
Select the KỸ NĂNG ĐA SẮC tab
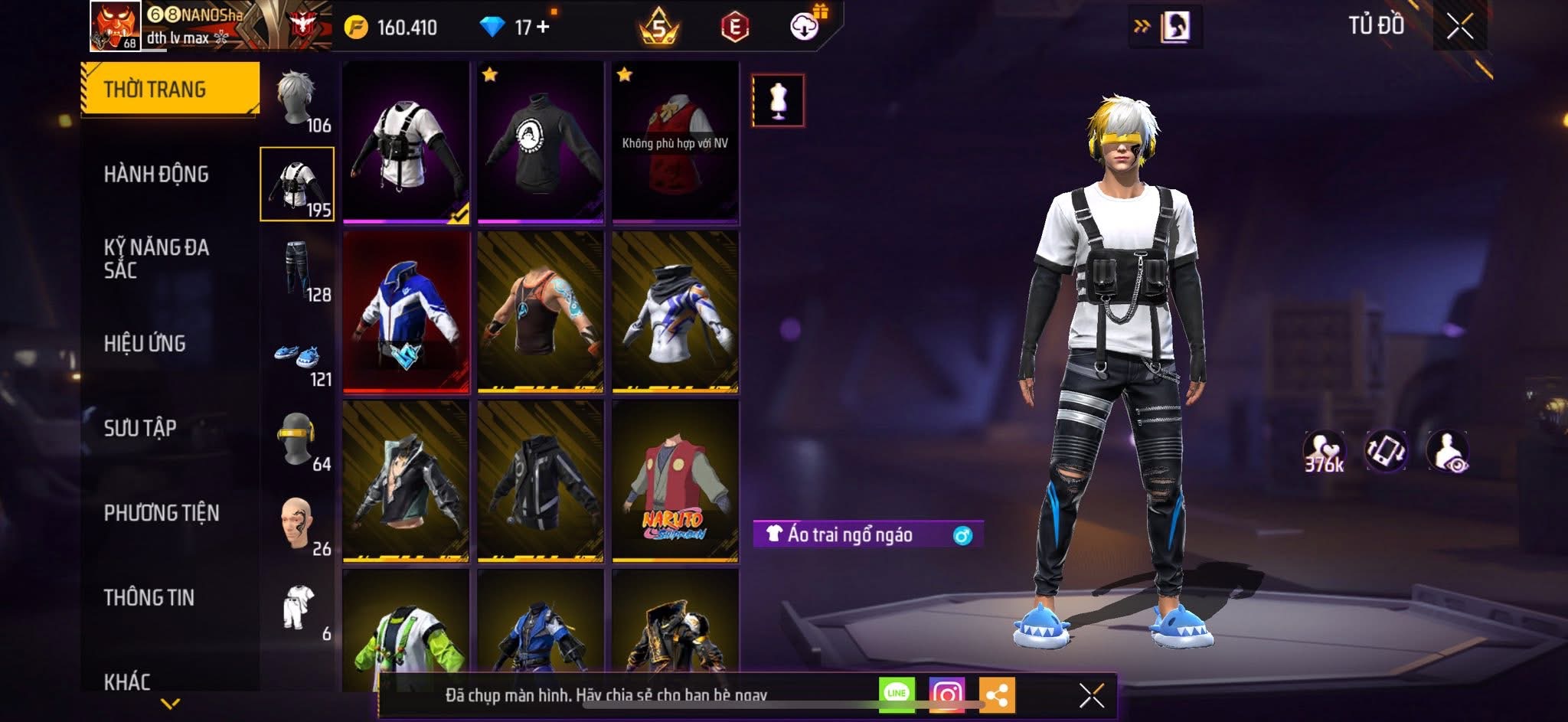(156, 259)
